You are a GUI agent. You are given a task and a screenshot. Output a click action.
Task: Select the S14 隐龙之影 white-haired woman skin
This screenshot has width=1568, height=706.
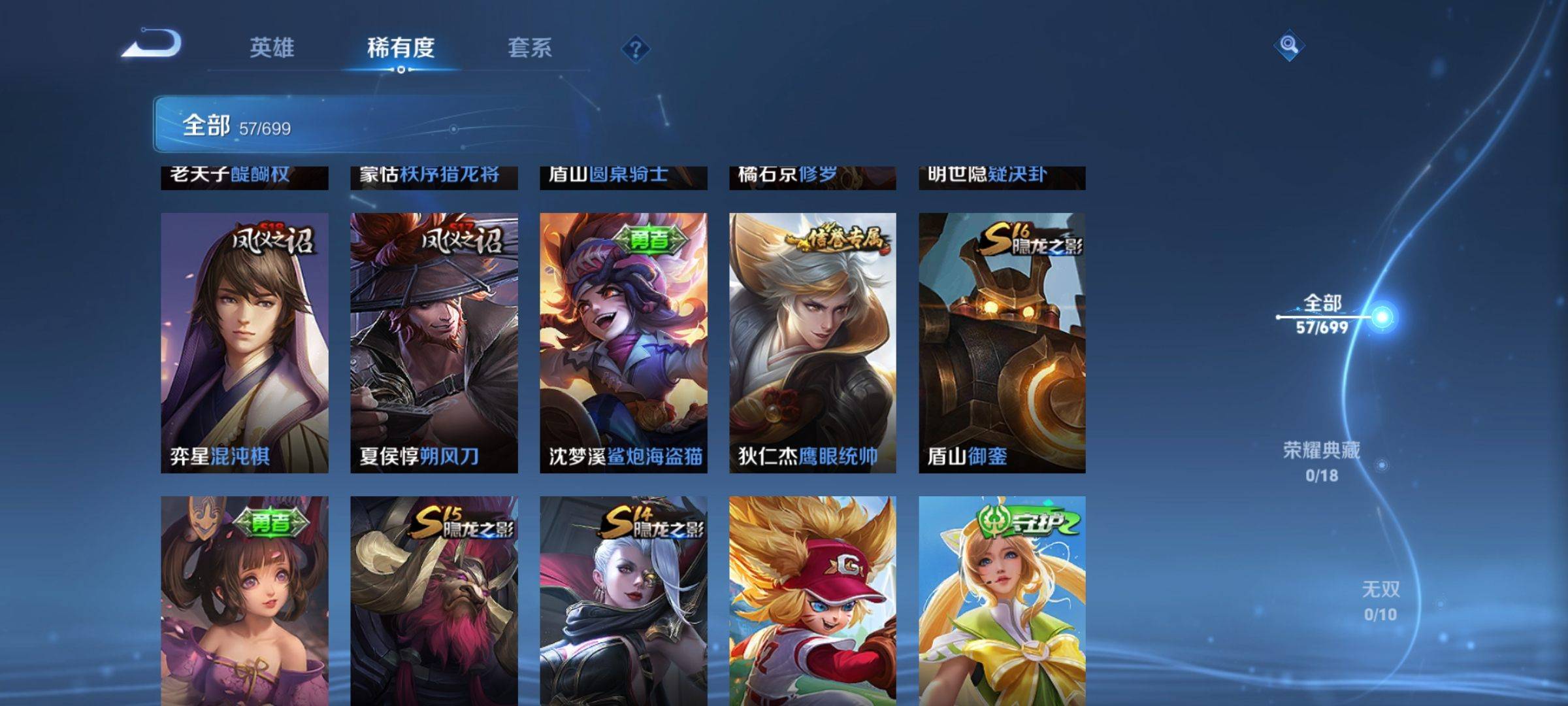tap(623, 600)
